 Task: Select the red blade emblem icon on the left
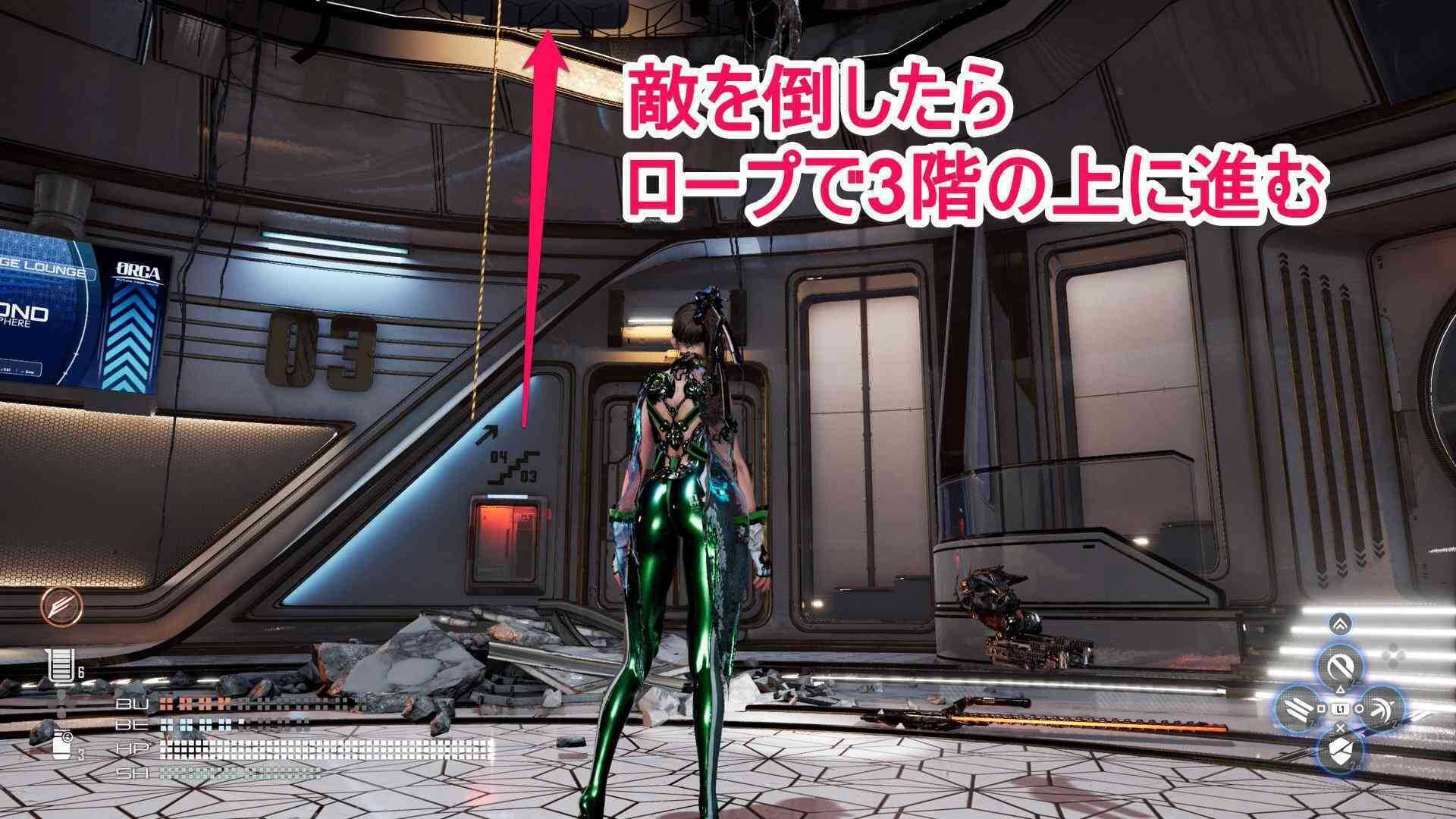pyautogui.click(x=60, y=607)
